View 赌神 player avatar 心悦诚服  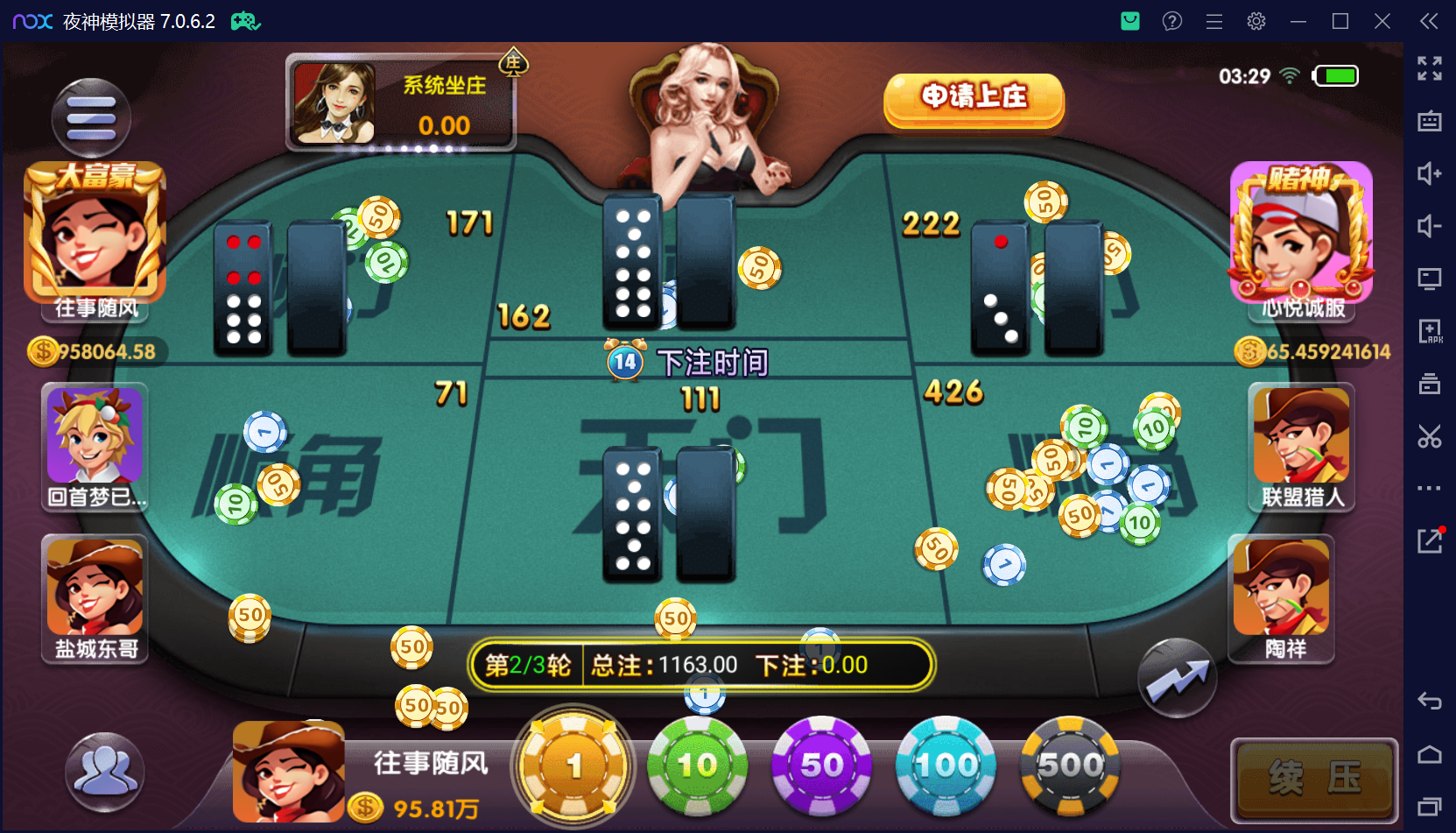pyautogui.click(x=1301, y=232)
